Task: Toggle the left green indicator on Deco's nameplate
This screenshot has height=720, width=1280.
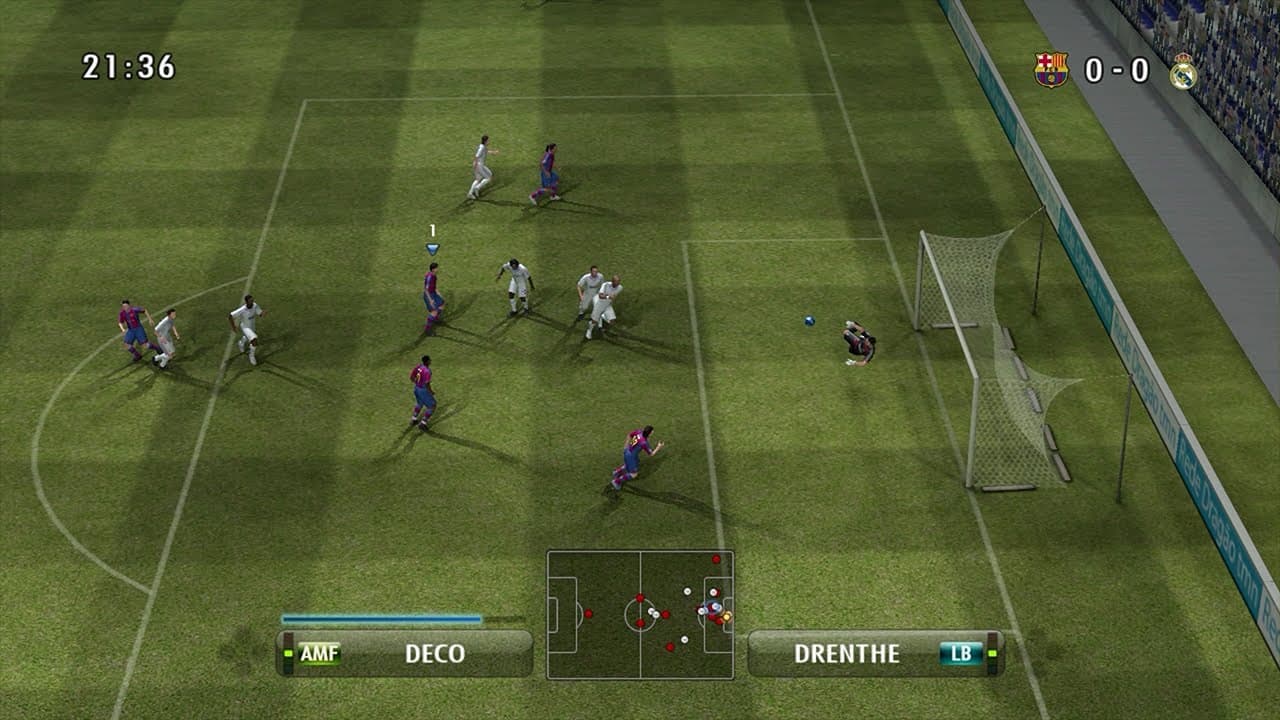Action: click(x=287, y=654)
